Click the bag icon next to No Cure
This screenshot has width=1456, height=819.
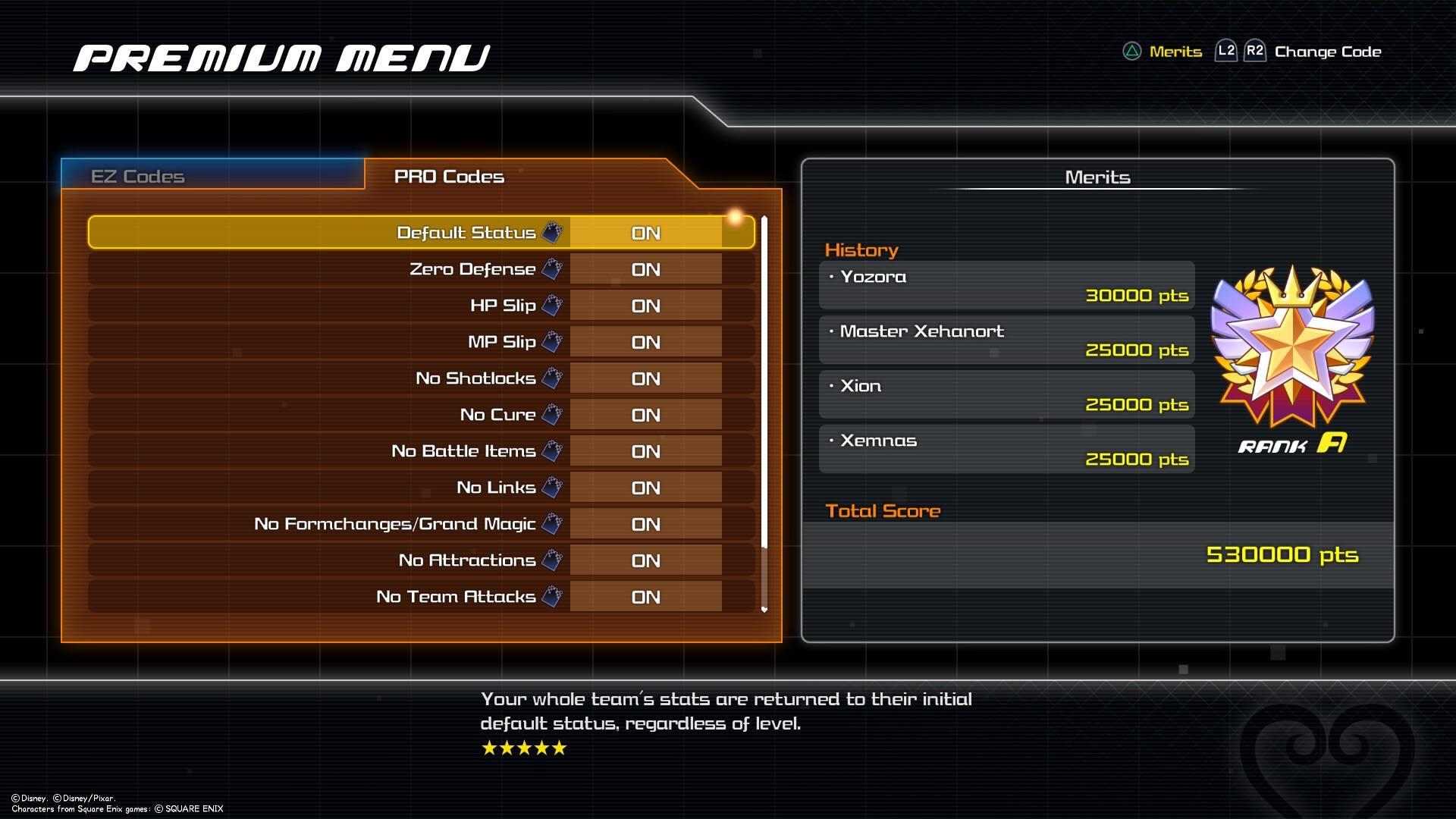[551, 413]
